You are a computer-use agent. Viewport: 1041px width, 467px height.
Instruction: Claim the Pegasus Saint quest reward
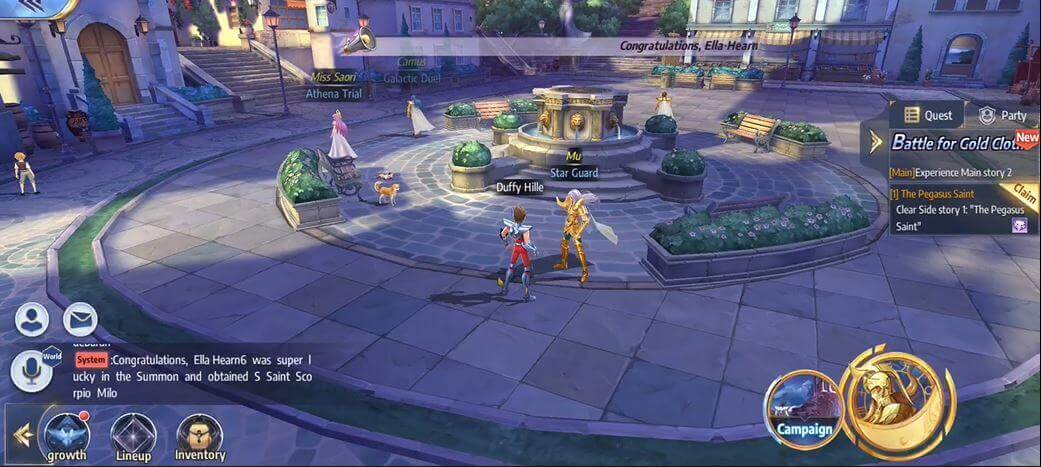[x=1024, y=192]
